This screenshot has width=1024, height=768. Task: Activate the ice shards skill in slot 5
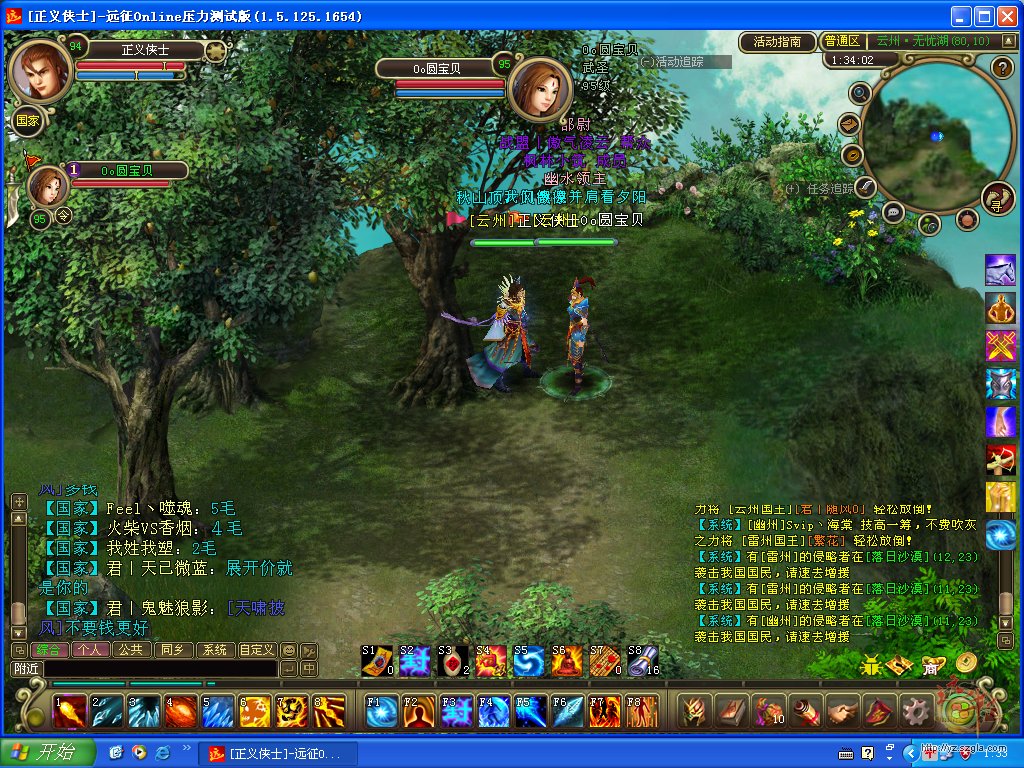click(218, 711)
